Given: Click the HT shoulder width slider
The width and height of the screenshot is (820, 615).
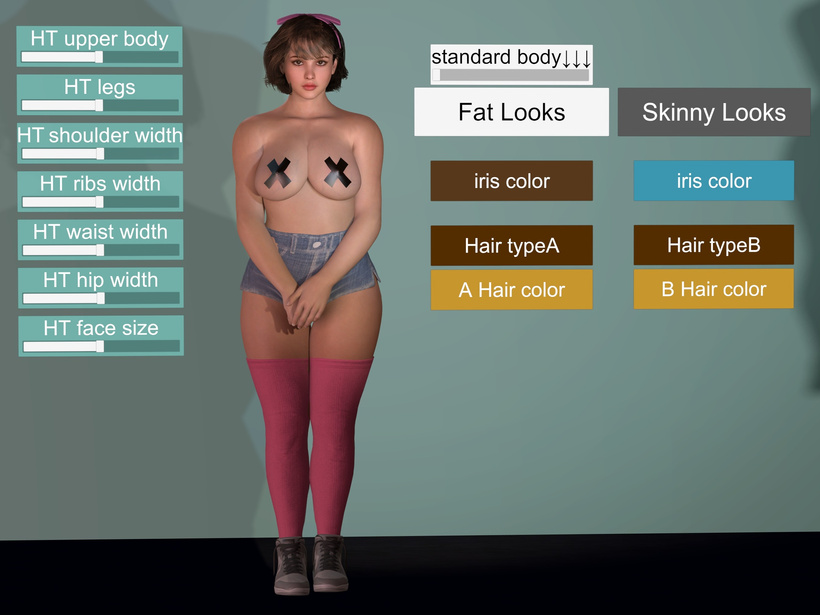Looking at the screenshot, I should pyautogui.click(x=100, y=154).
